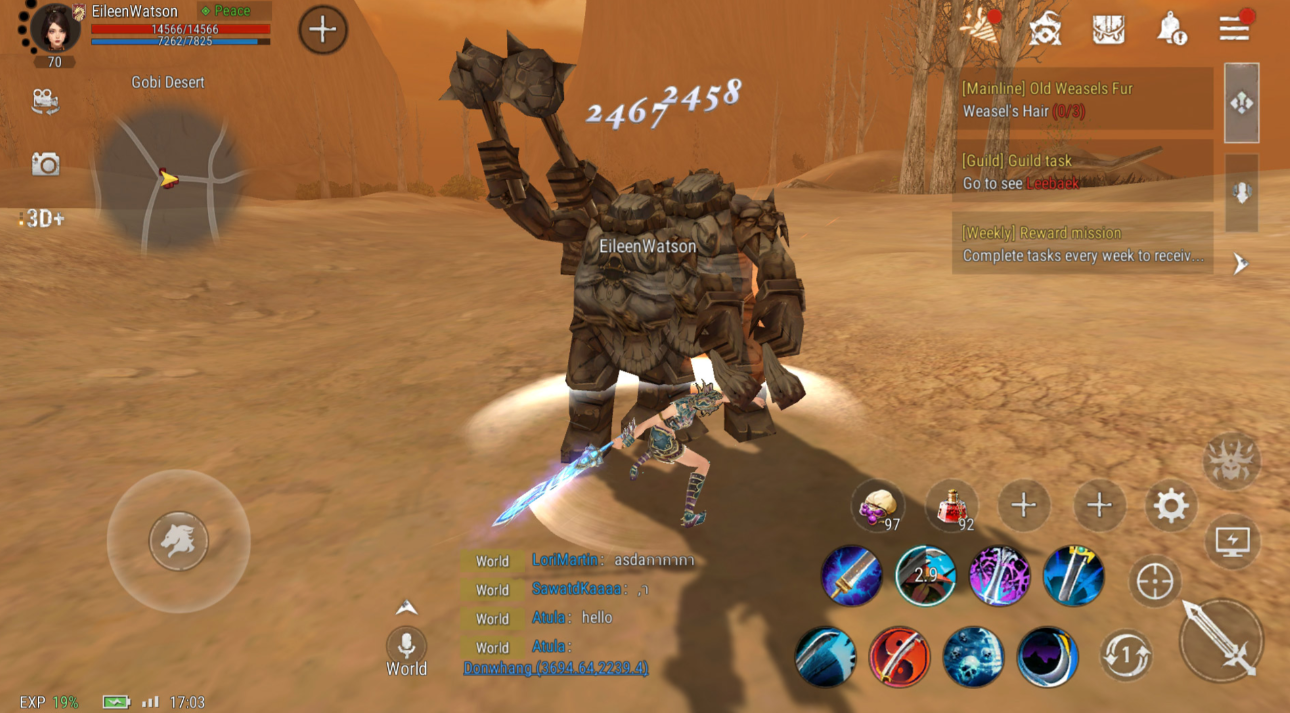
Task: Activate the blue skulls skill
Action: (973, 657)
